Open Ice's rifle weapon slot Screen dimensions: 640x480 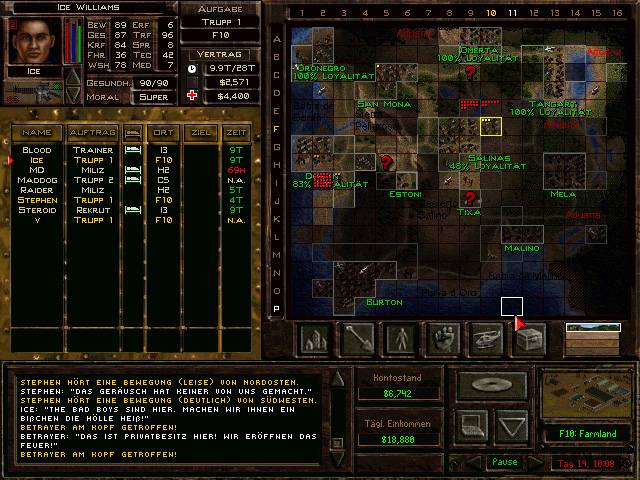pos(30,93)
